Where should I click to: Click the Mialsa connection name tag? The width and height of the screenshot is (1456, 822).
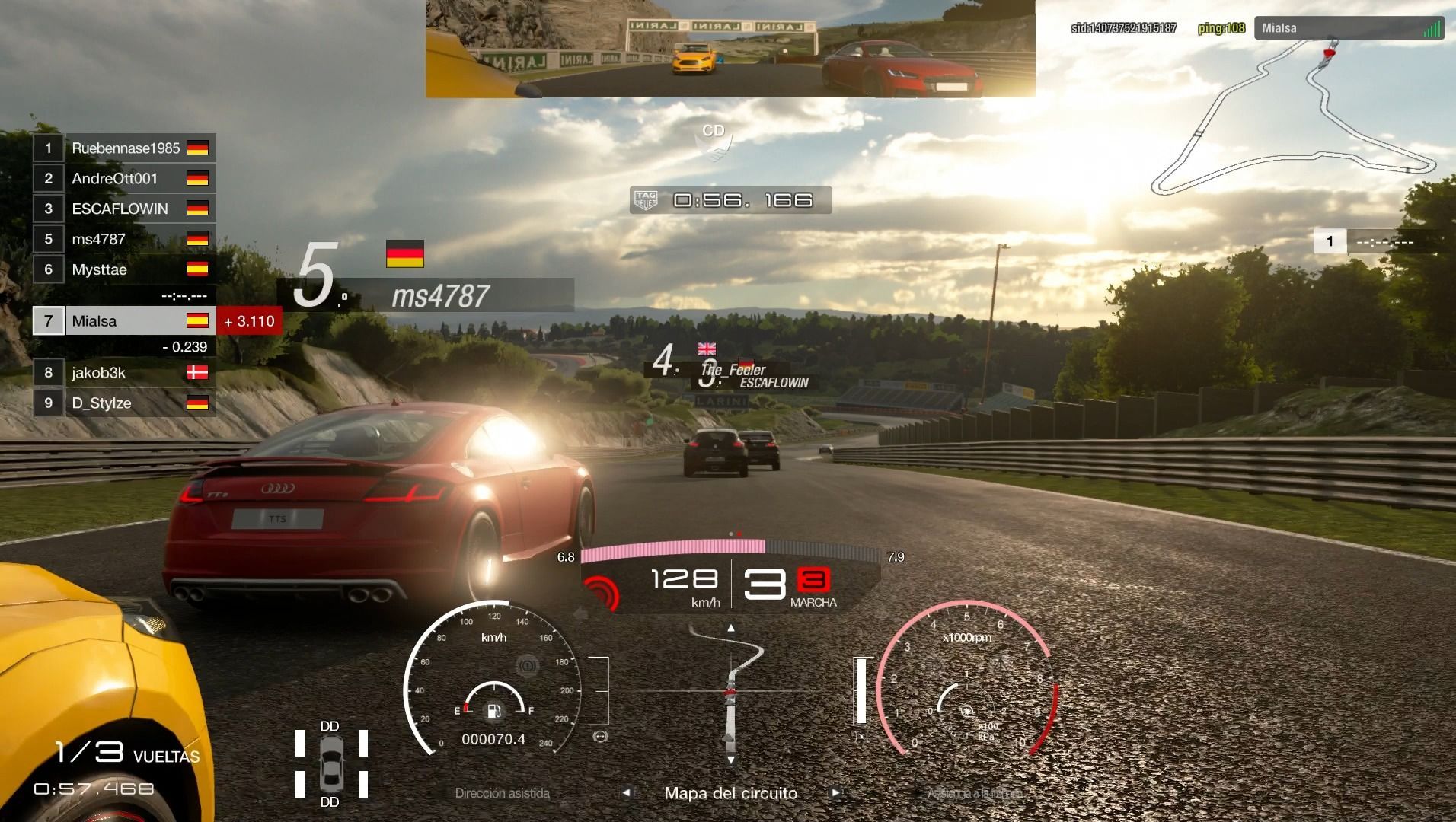tap(1349, 28)
